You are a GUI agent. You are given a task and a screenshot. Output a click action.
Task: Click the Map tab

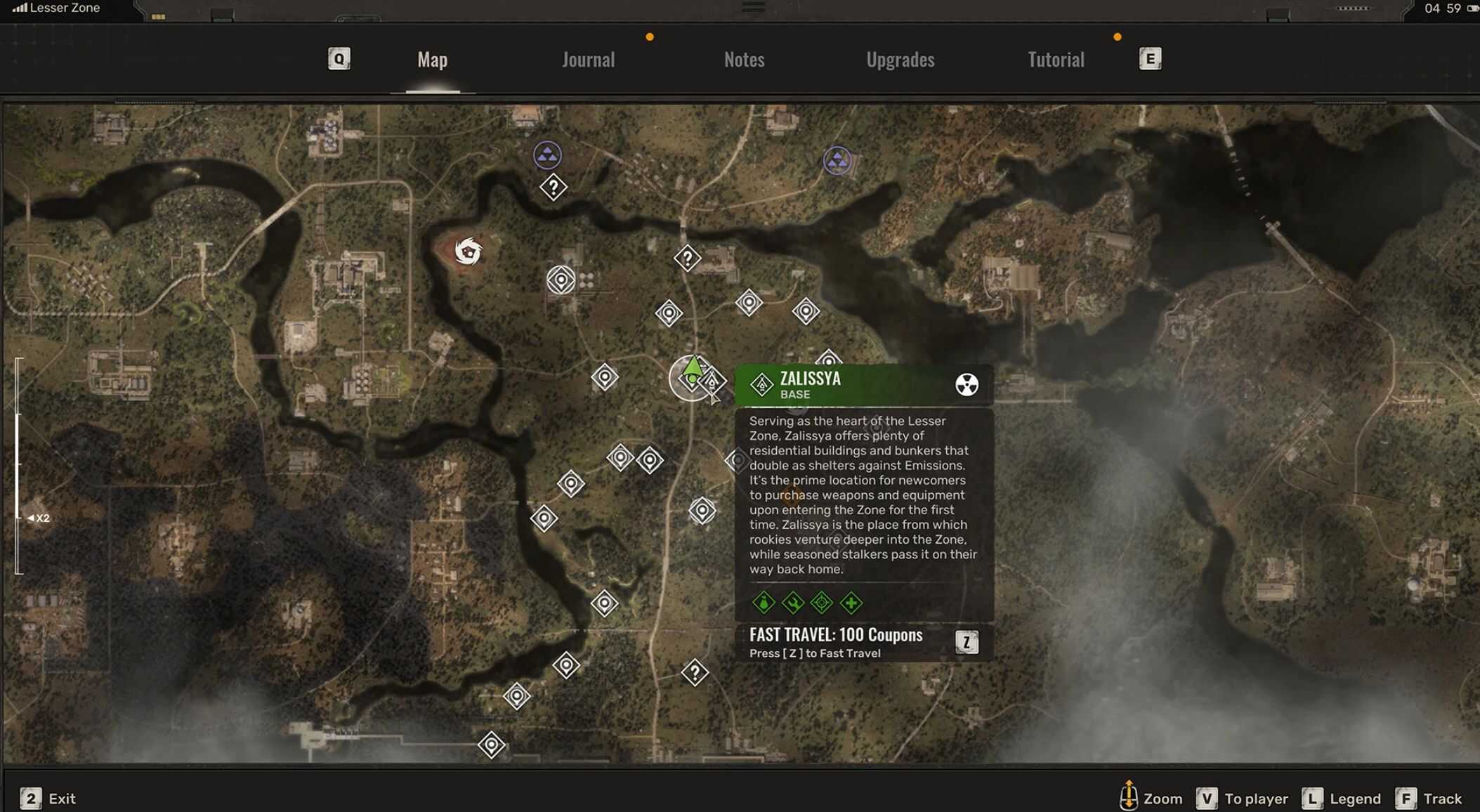[432, 60]
